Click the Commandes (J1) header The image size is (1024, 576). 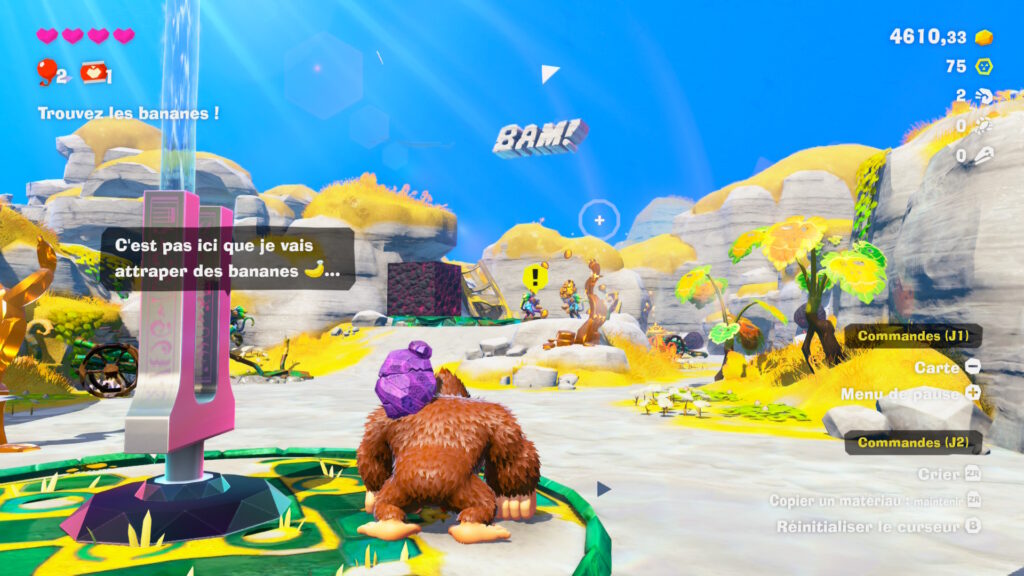(x=914, y=336)
